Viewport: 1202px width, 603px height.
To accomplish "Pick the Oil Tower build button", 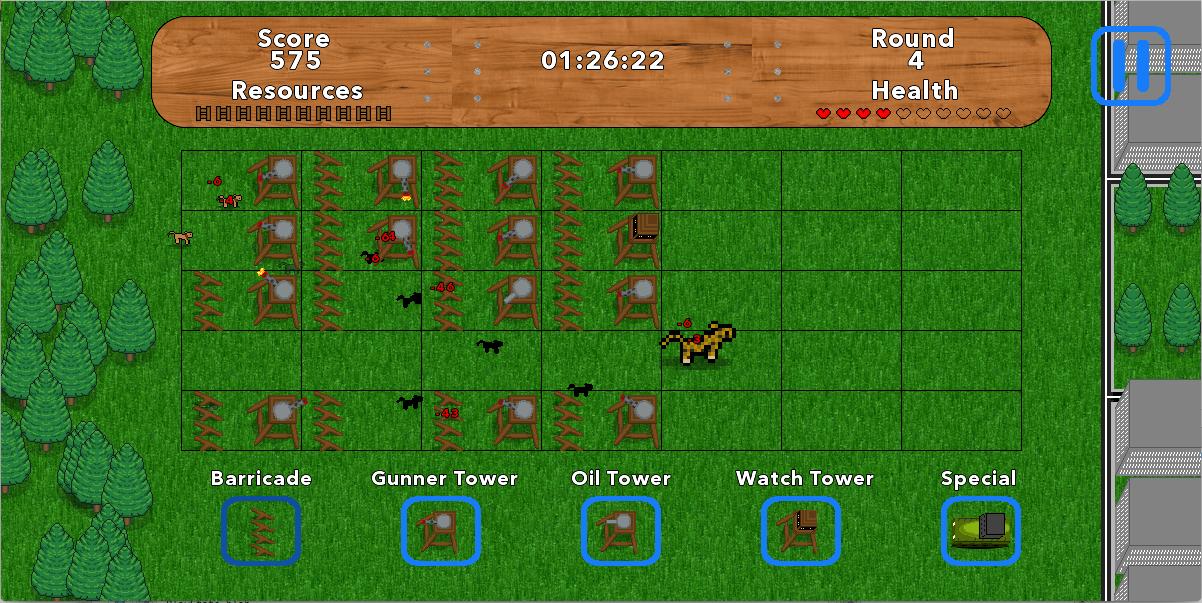I will point(621,531).
